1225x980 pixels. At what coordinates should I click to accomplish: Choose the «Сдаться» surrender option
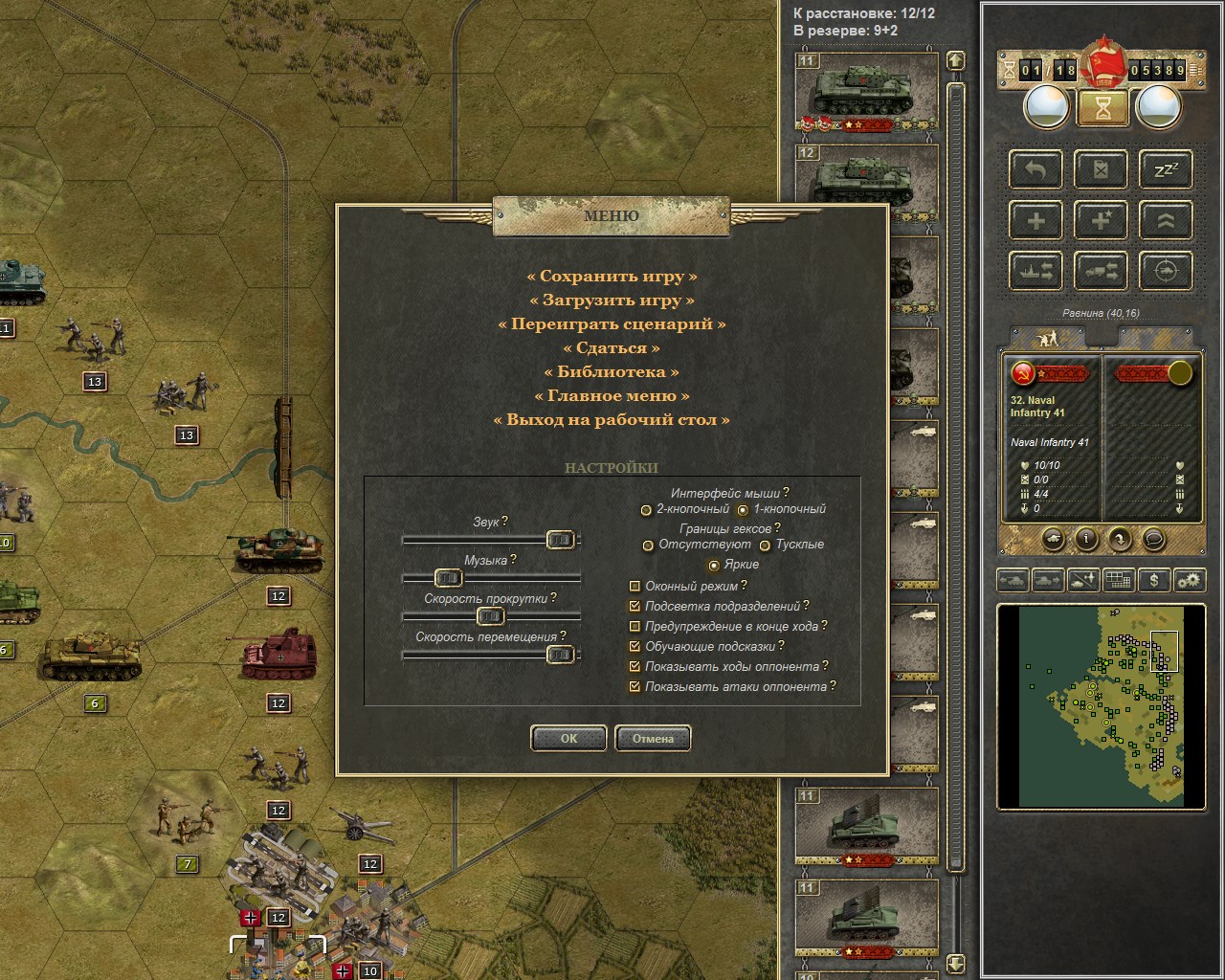pos(612,348)
